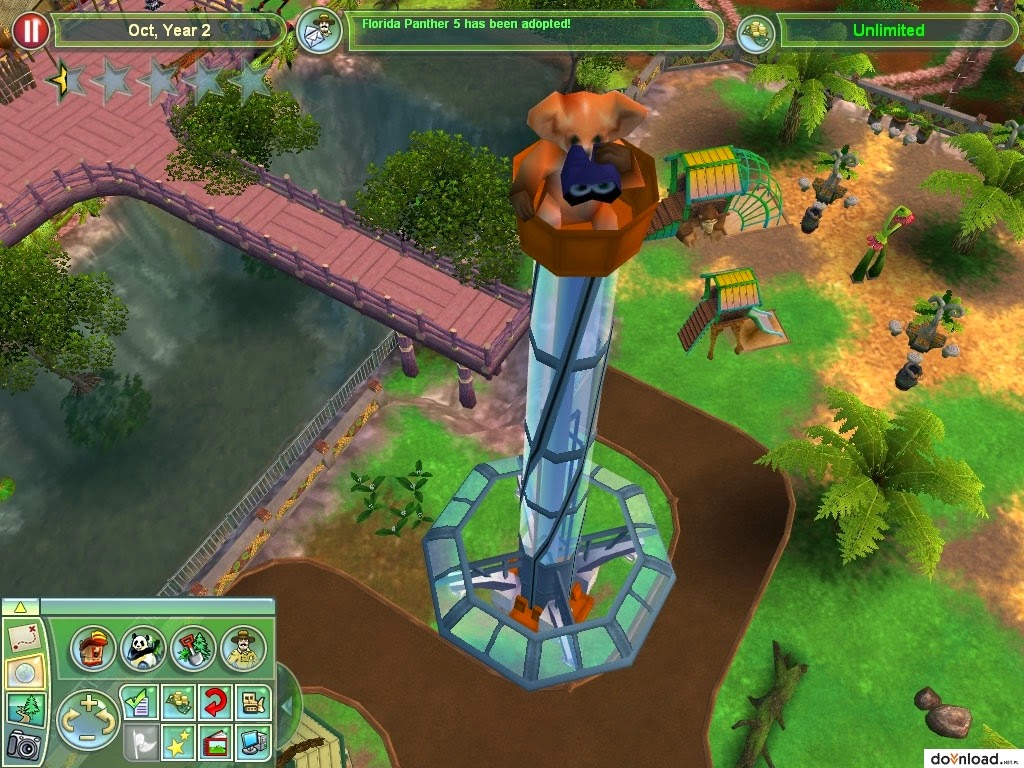Open the buildings construction menu

point(92,649)
